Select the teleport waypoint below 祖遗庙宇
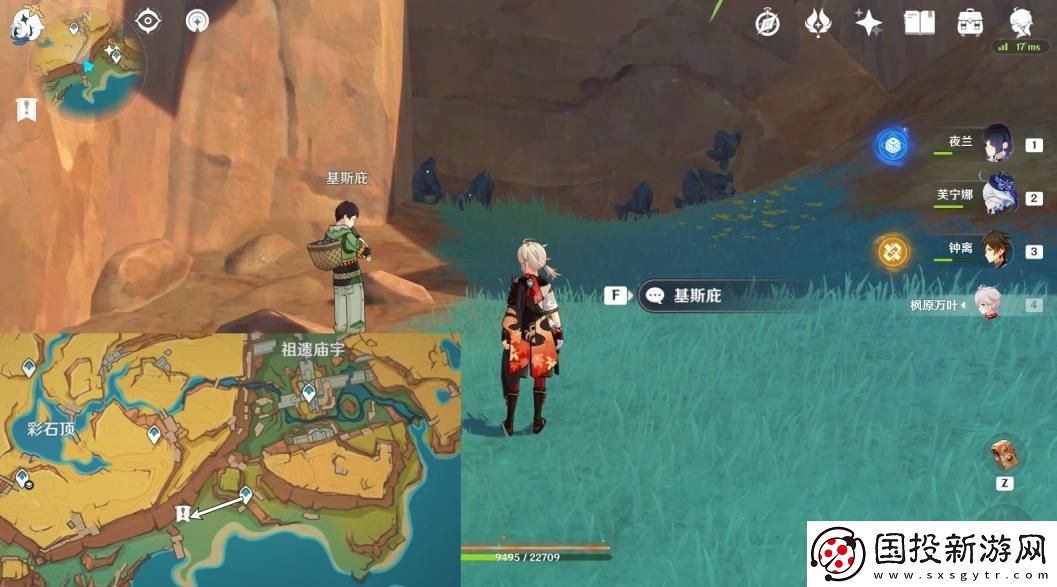The width and height of the screenshot is (1057, 587). tap(309, 392)
